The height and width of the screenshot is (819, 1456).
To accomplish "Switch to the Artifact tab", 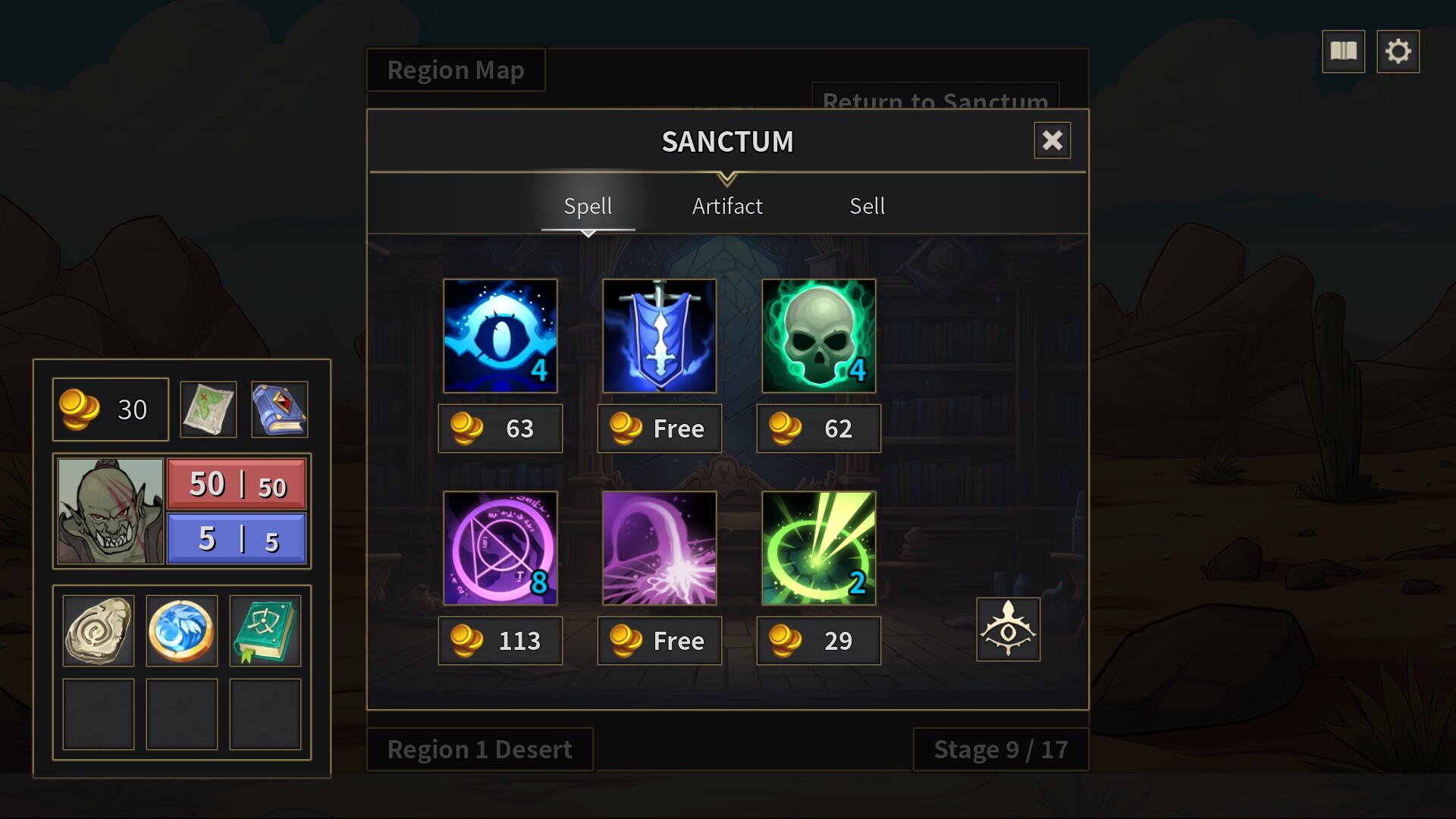I will [726, 206].
